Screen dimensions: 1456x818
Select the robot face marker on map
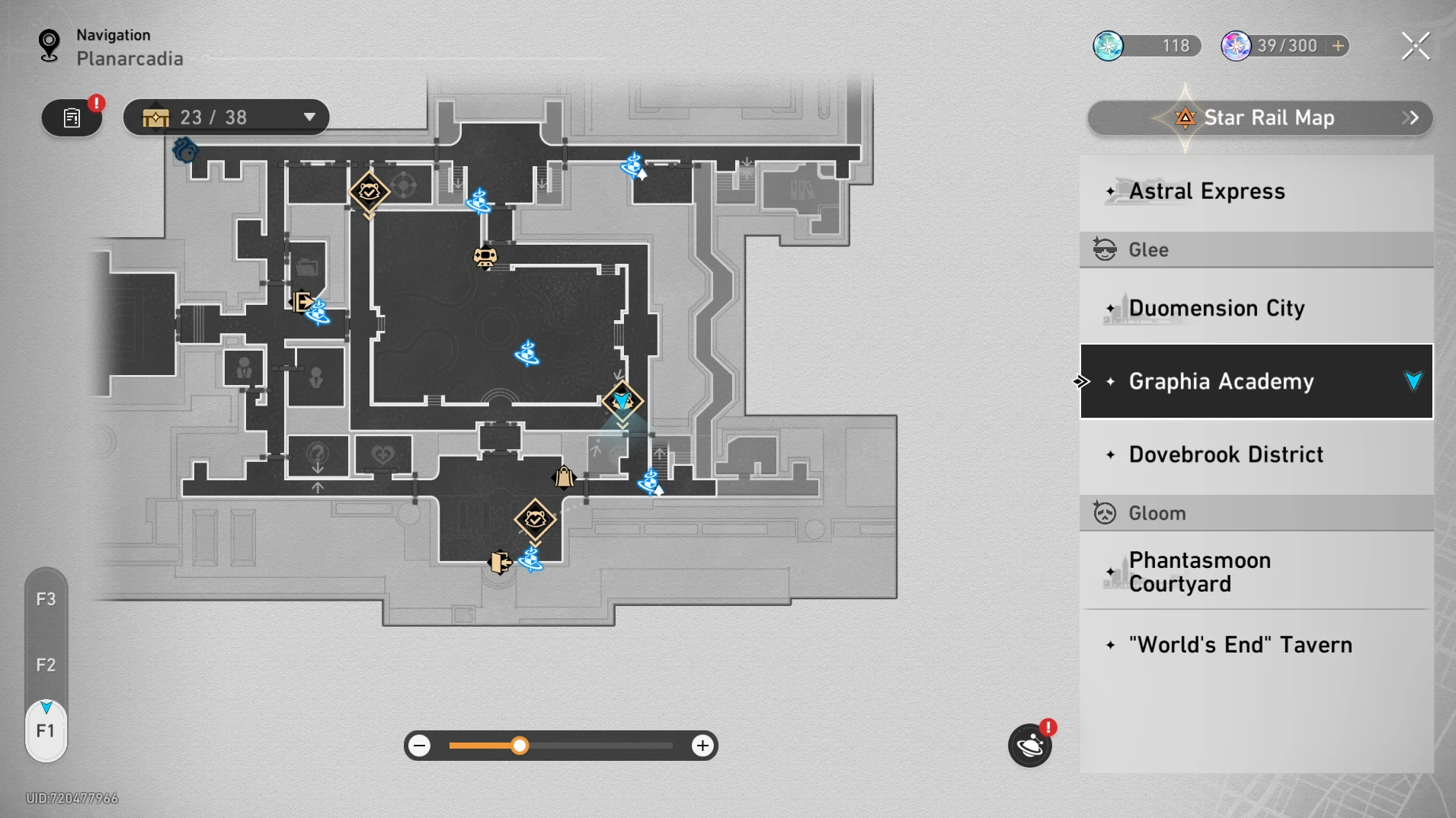click(x=485, y=257)
